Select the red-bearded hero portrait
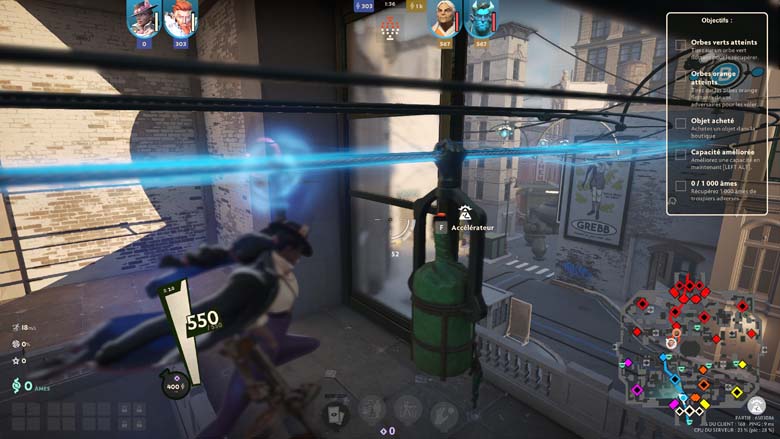The height and width of the screenshot is (439, 780). (x=180, y=18)
